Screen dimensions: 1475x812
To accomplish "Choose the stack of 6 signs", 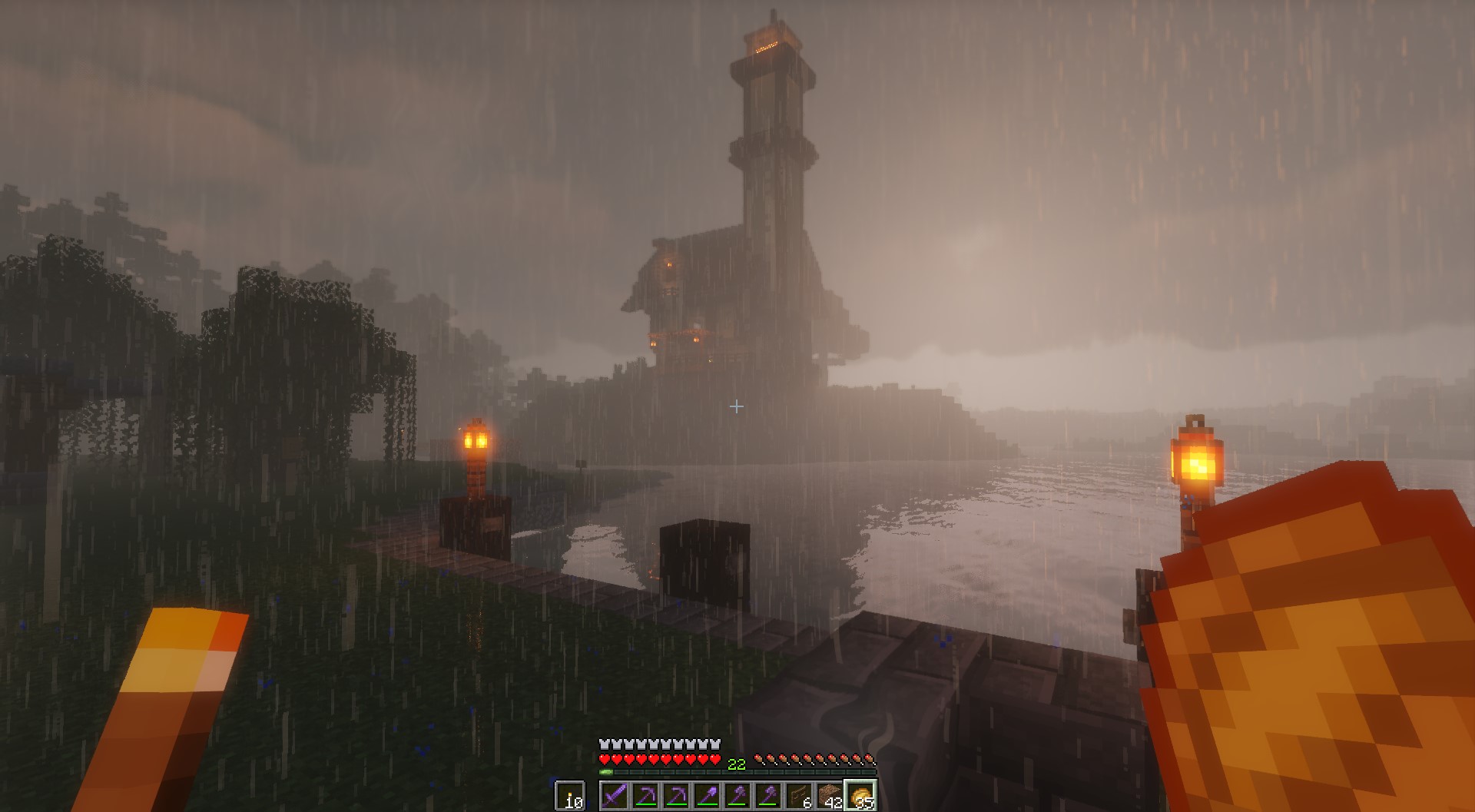I will [x=799, y=796].
